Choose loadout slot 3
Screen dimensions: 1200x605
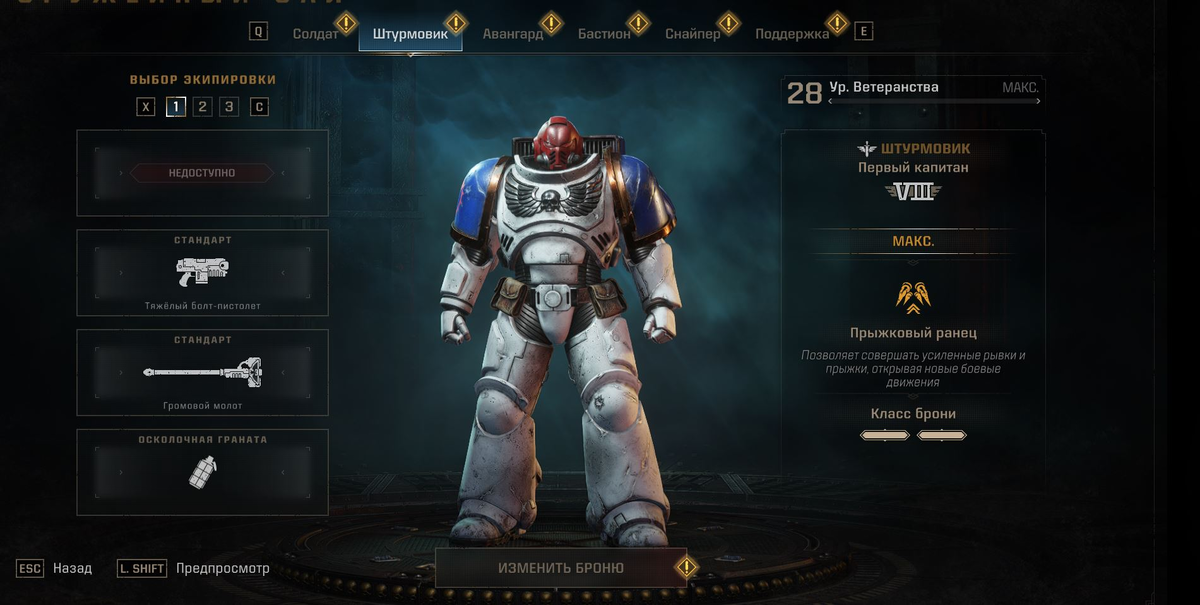tap(229, 107)
